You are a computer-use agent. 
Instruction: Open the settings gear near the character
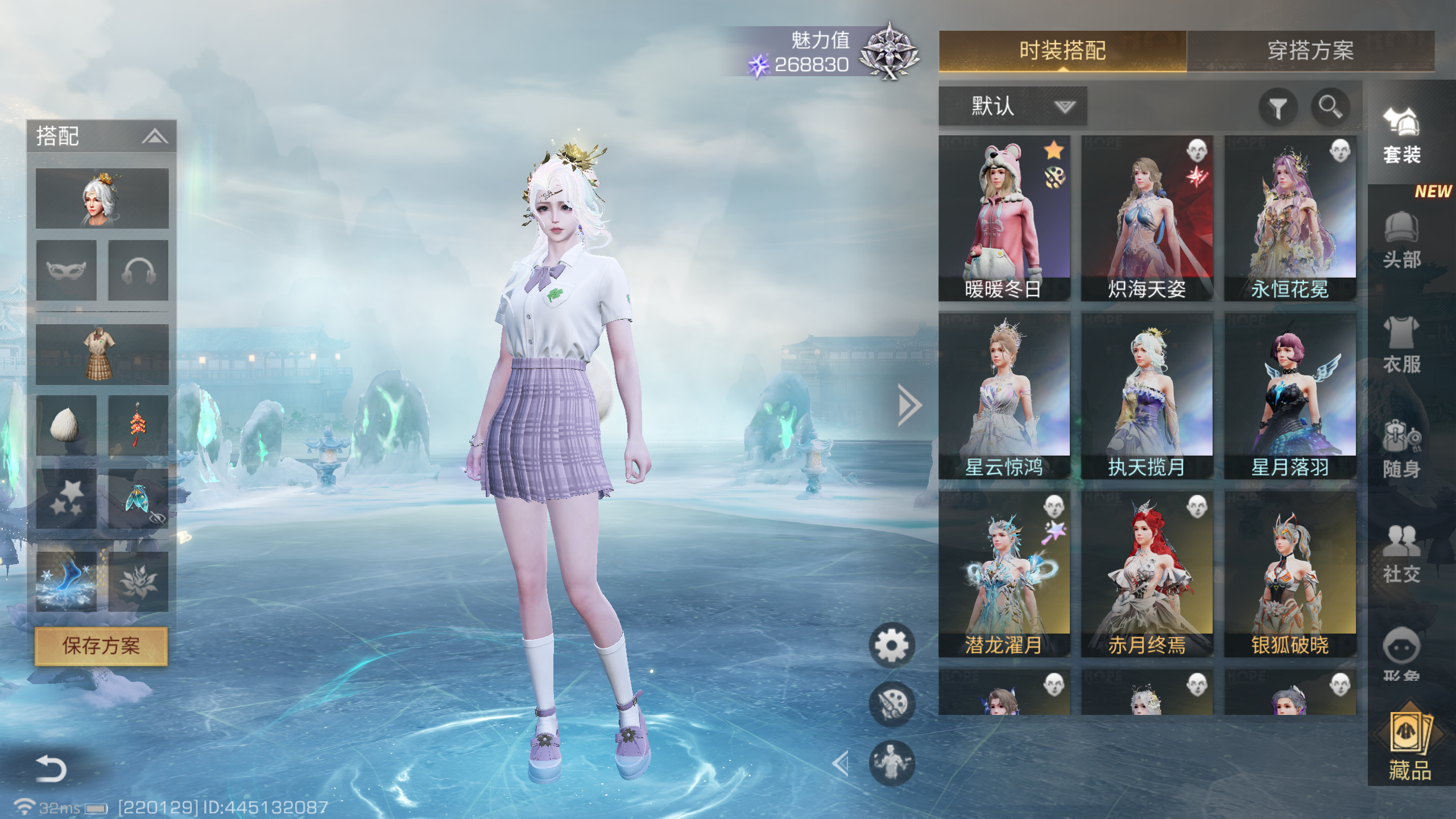894,643
